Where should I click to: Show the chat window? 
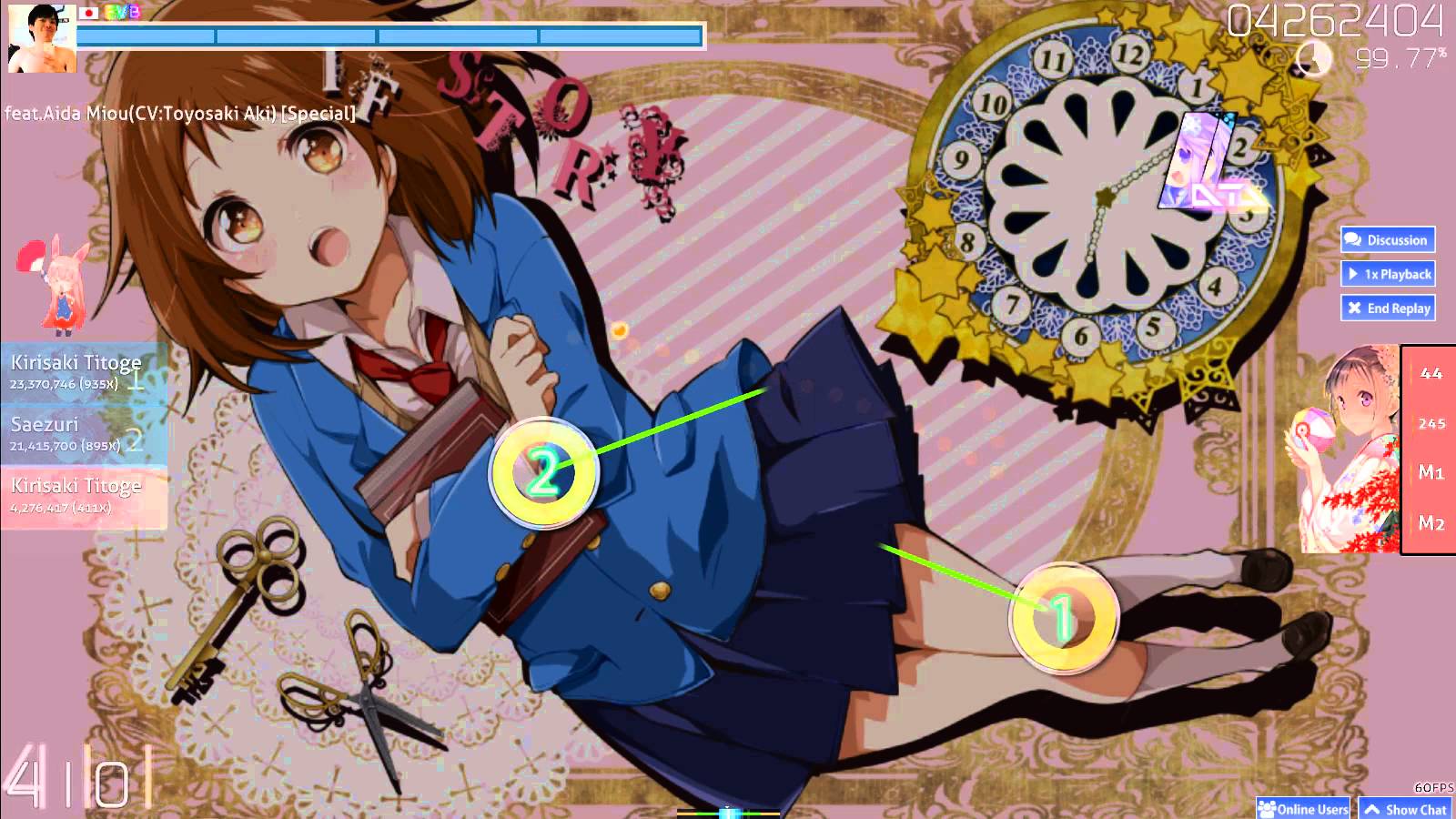tap(1406, 808)
